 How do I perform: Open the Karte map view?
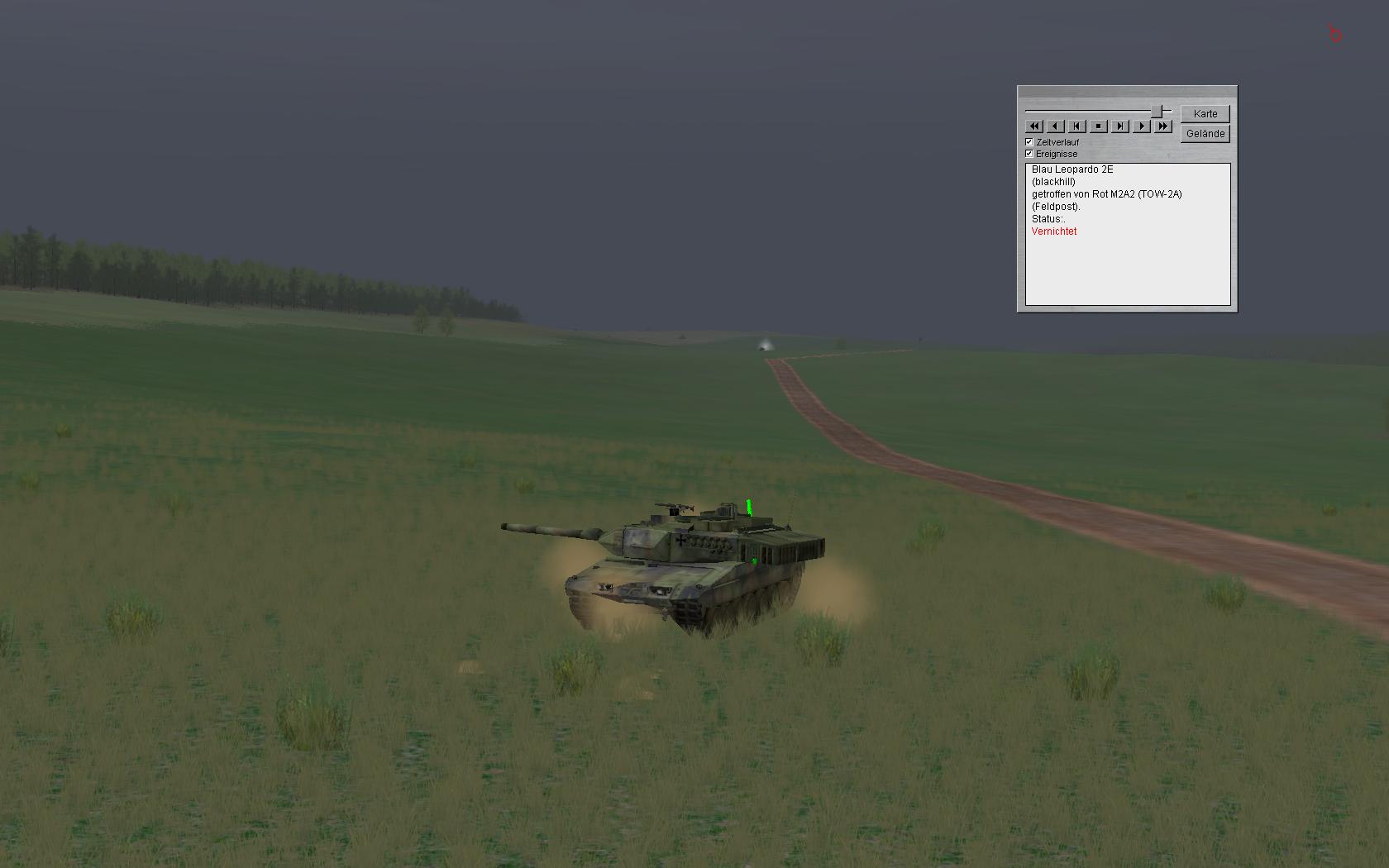coord(1205,113)
